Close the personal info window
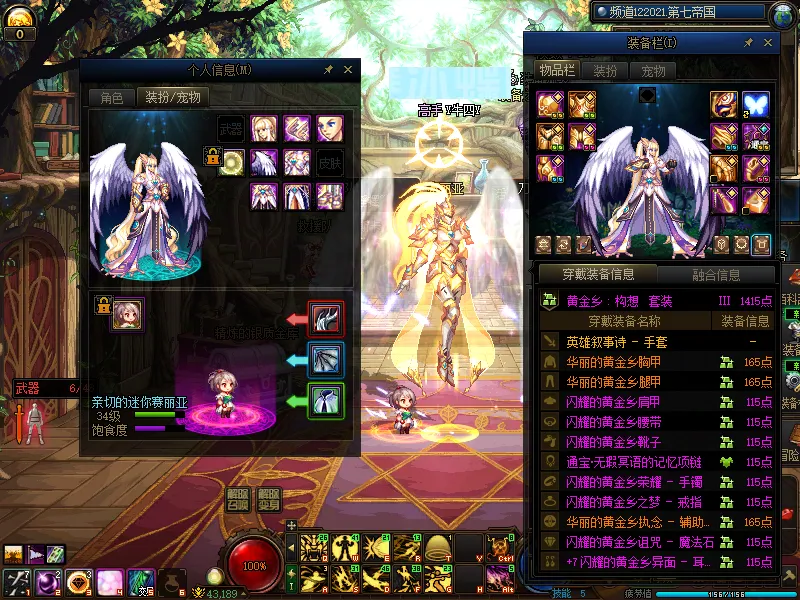Screen dimensions: 800x600 [x=348, y=70]
